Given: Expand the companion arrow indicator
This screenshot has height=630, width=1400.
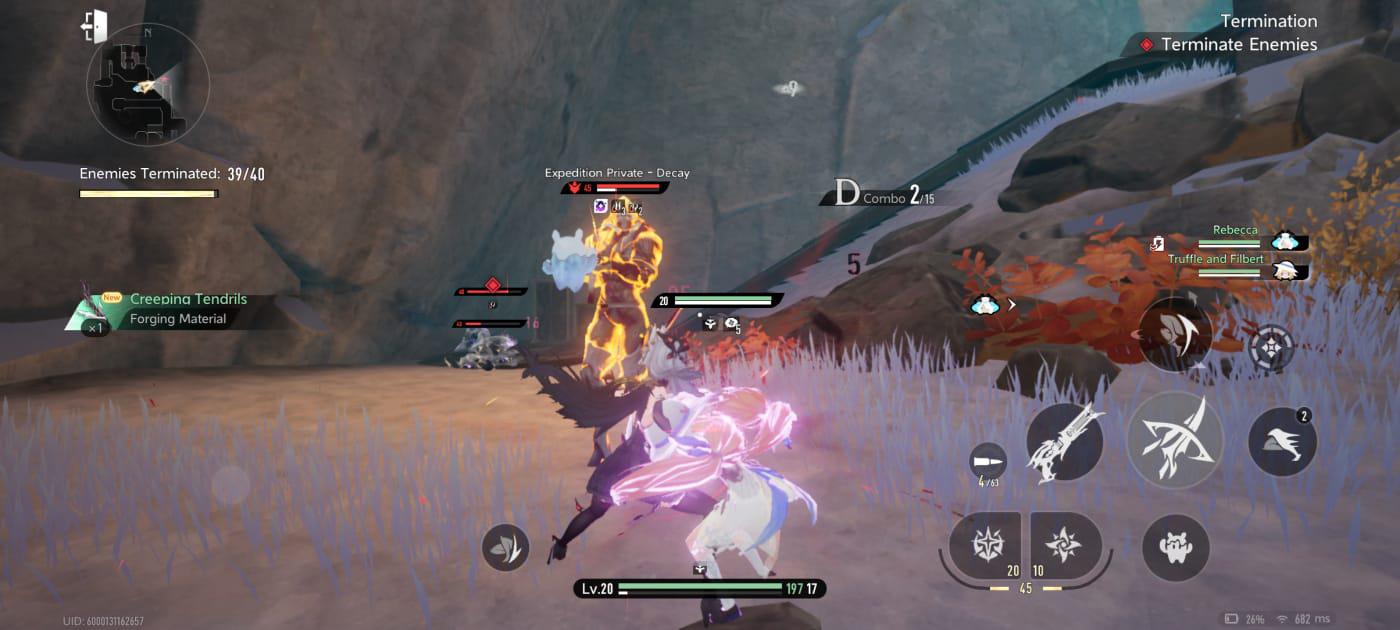Looking at the screenshot, I should (993, 305).
